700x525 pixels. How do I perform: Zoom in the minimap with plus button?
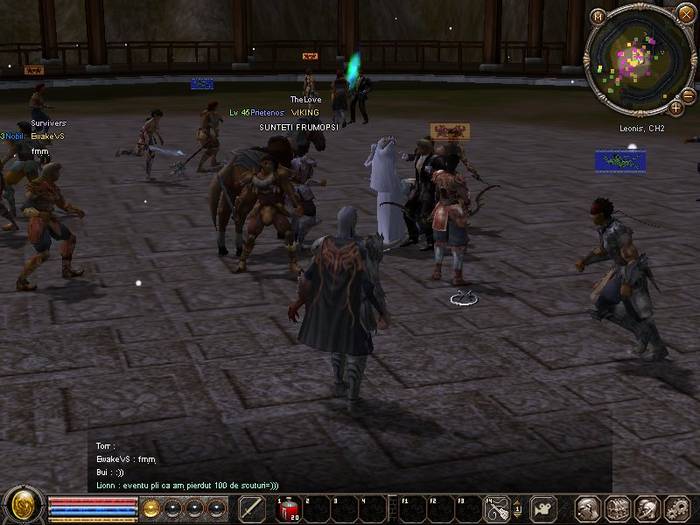point(676,107)
